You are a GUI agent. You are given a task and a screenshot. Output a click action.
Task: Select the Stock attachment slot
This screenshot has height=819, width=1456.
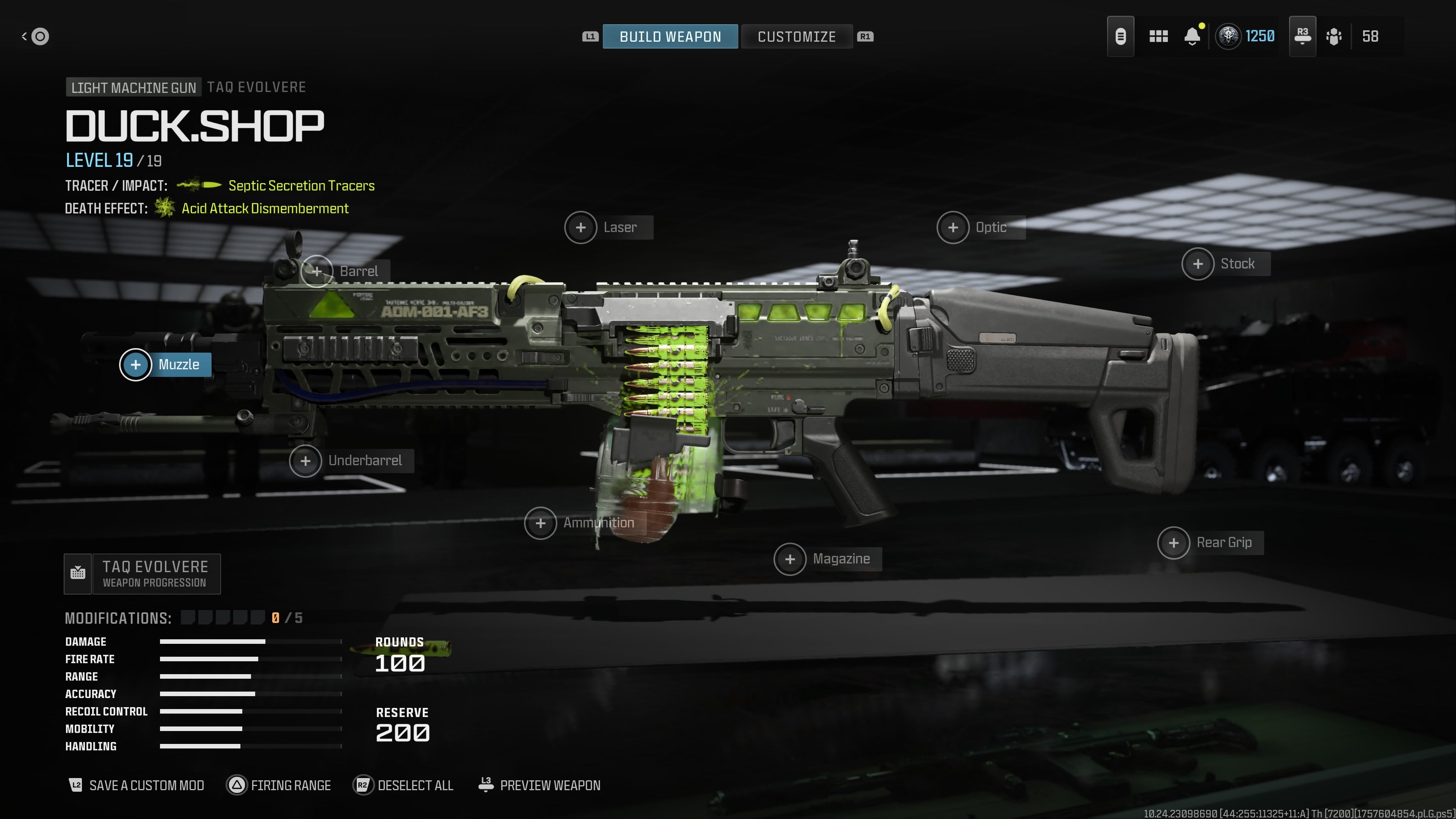pyautogui.click(x=1198, y=264)
